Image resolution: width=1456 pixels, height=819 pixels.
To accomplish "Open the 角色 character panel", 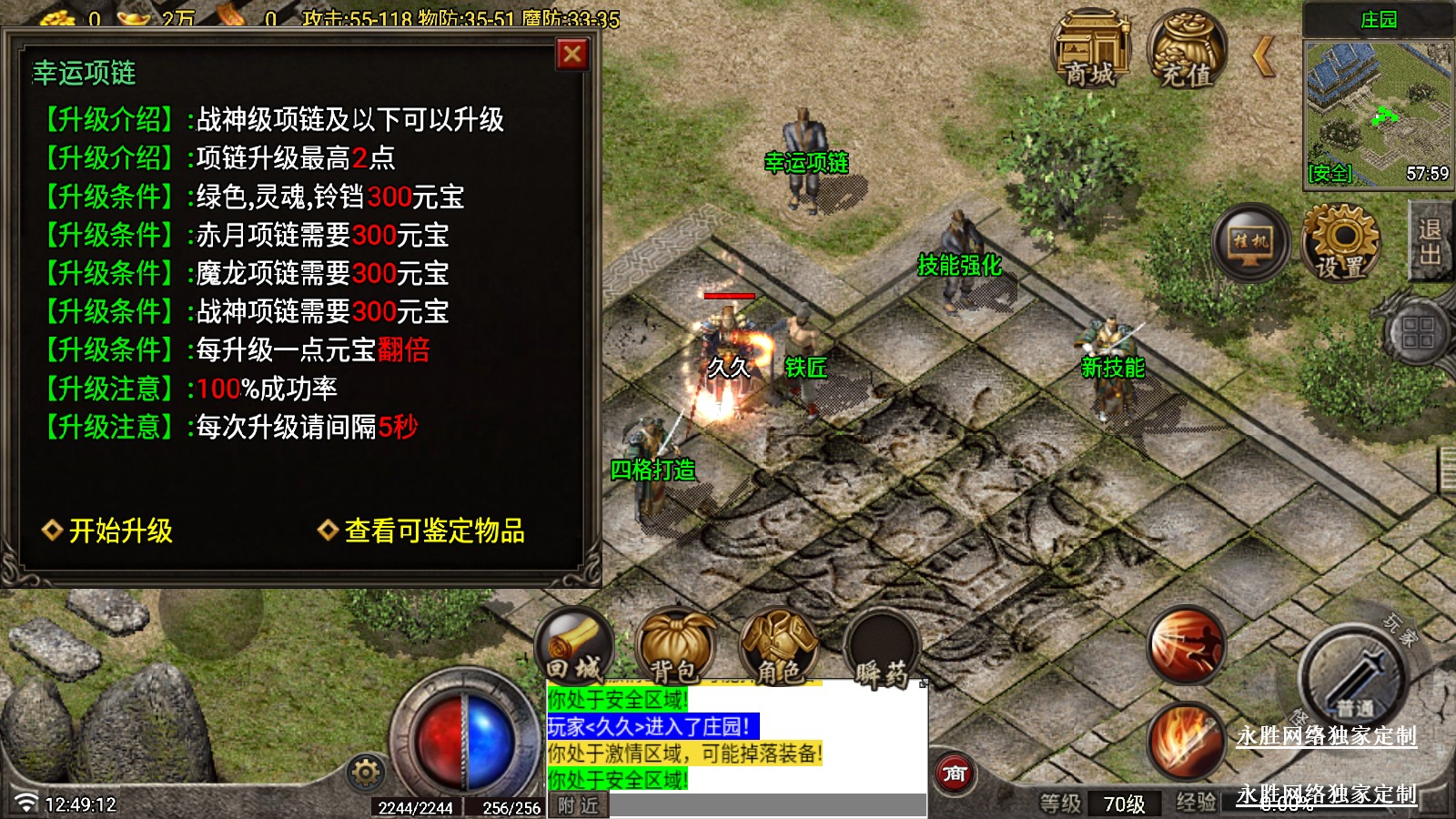I will (x=779, y=647).
